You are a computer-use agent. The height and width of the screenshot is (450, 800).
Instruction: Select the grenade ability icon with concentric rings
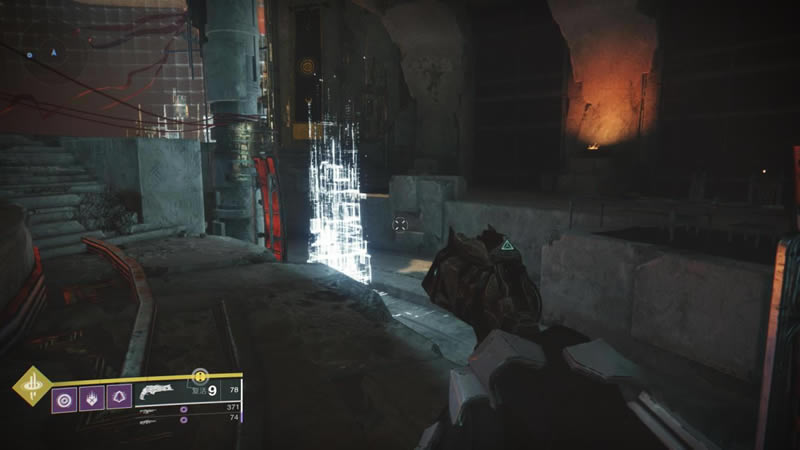[x=65, y=398]
